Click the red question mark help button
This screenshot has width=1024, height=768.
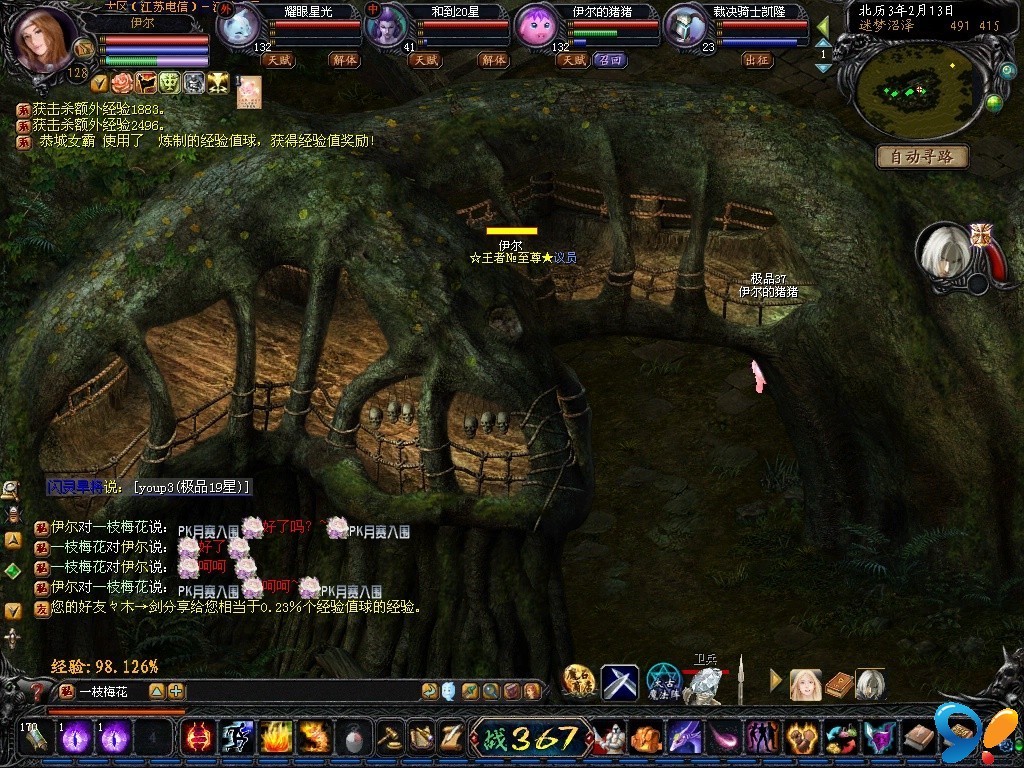pyautogui.click(x=39, y=691)
